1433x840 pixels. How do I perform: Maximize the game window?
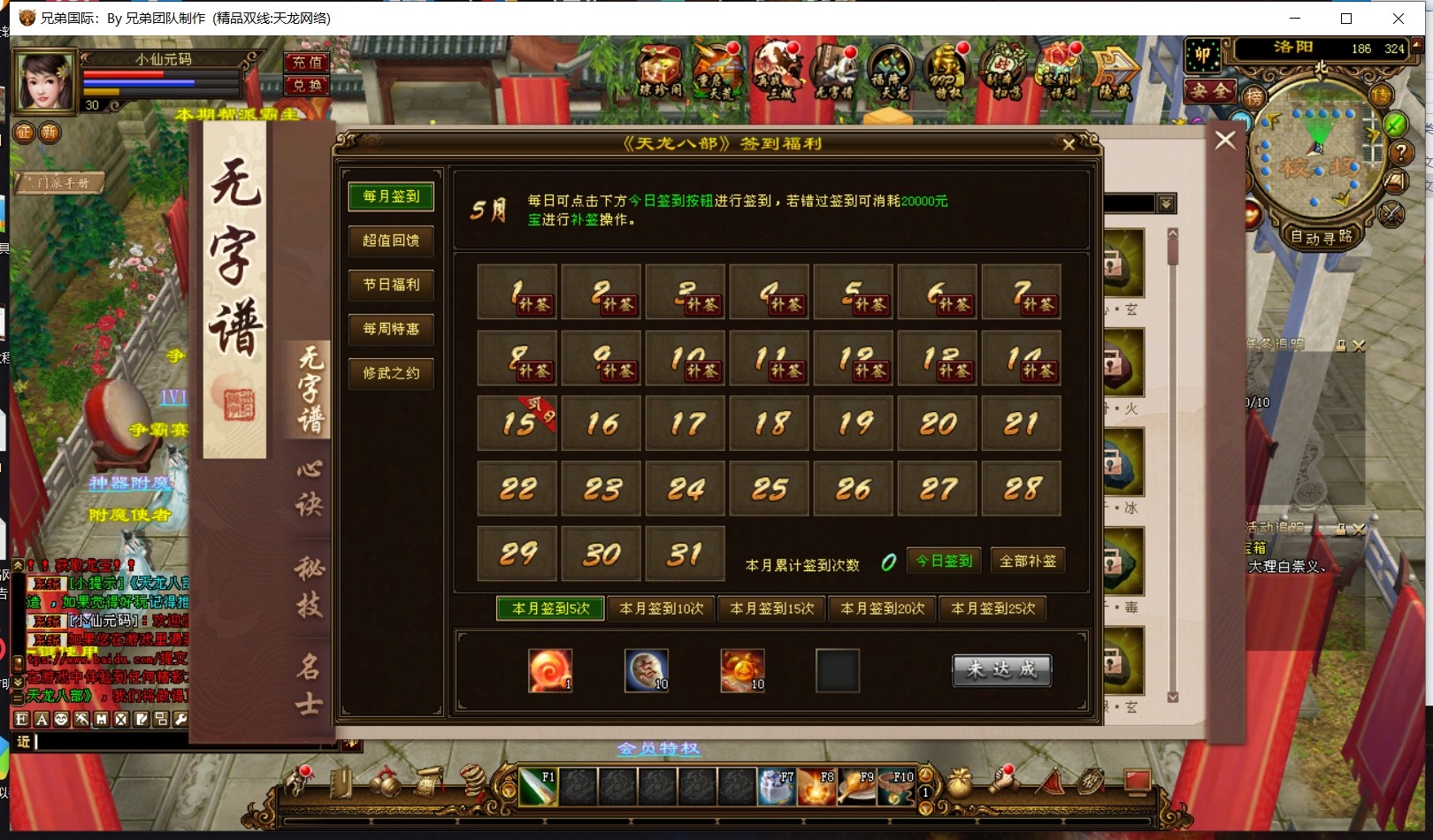pos(1346,19)
